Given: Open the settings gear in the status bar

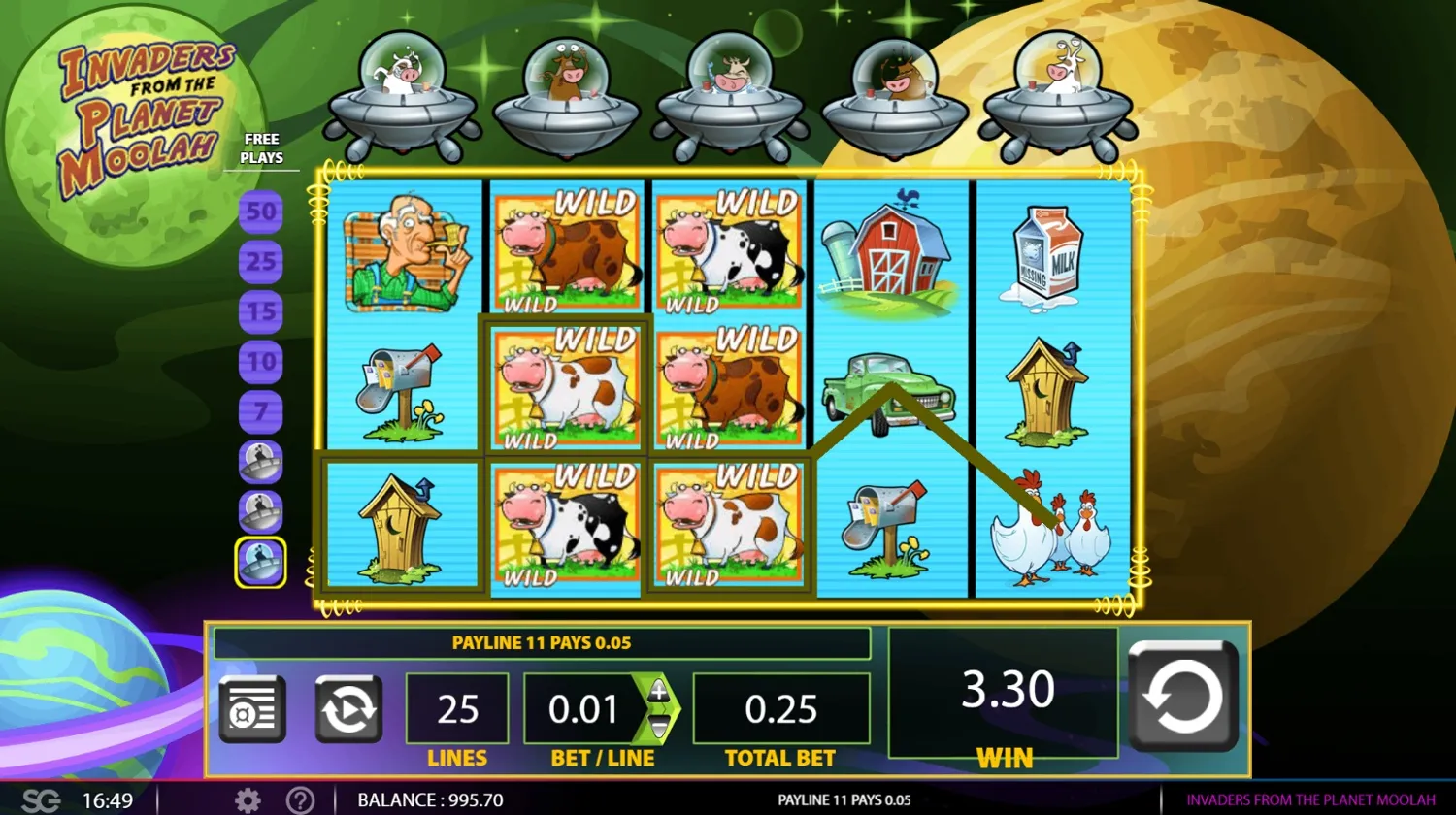Looking at the screenshot, I should pyautogui.click(x=248, y=799).
